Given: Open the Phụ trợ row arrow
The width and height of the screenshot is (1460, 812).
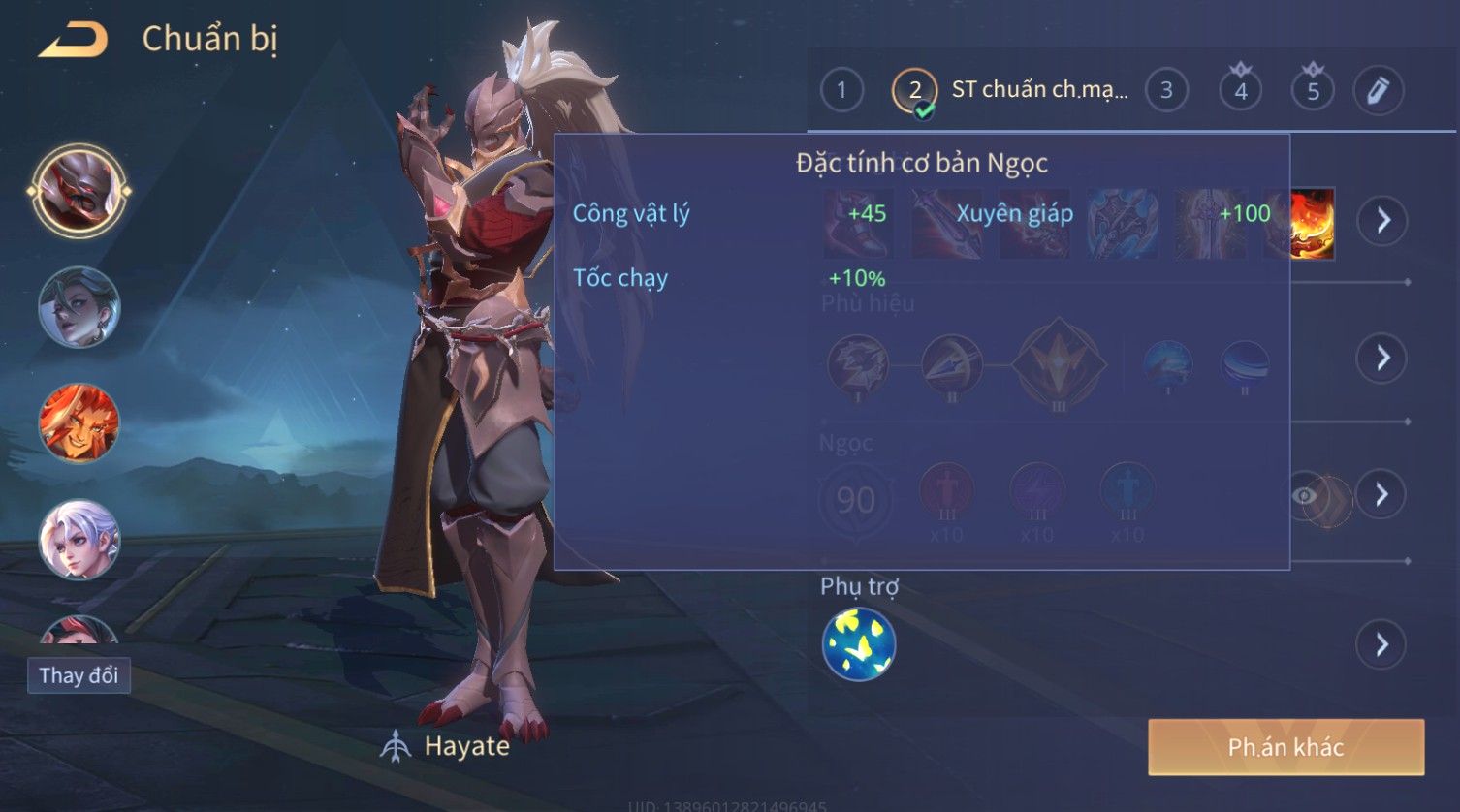Looking at the screenshot, I should click(1382, 644).
